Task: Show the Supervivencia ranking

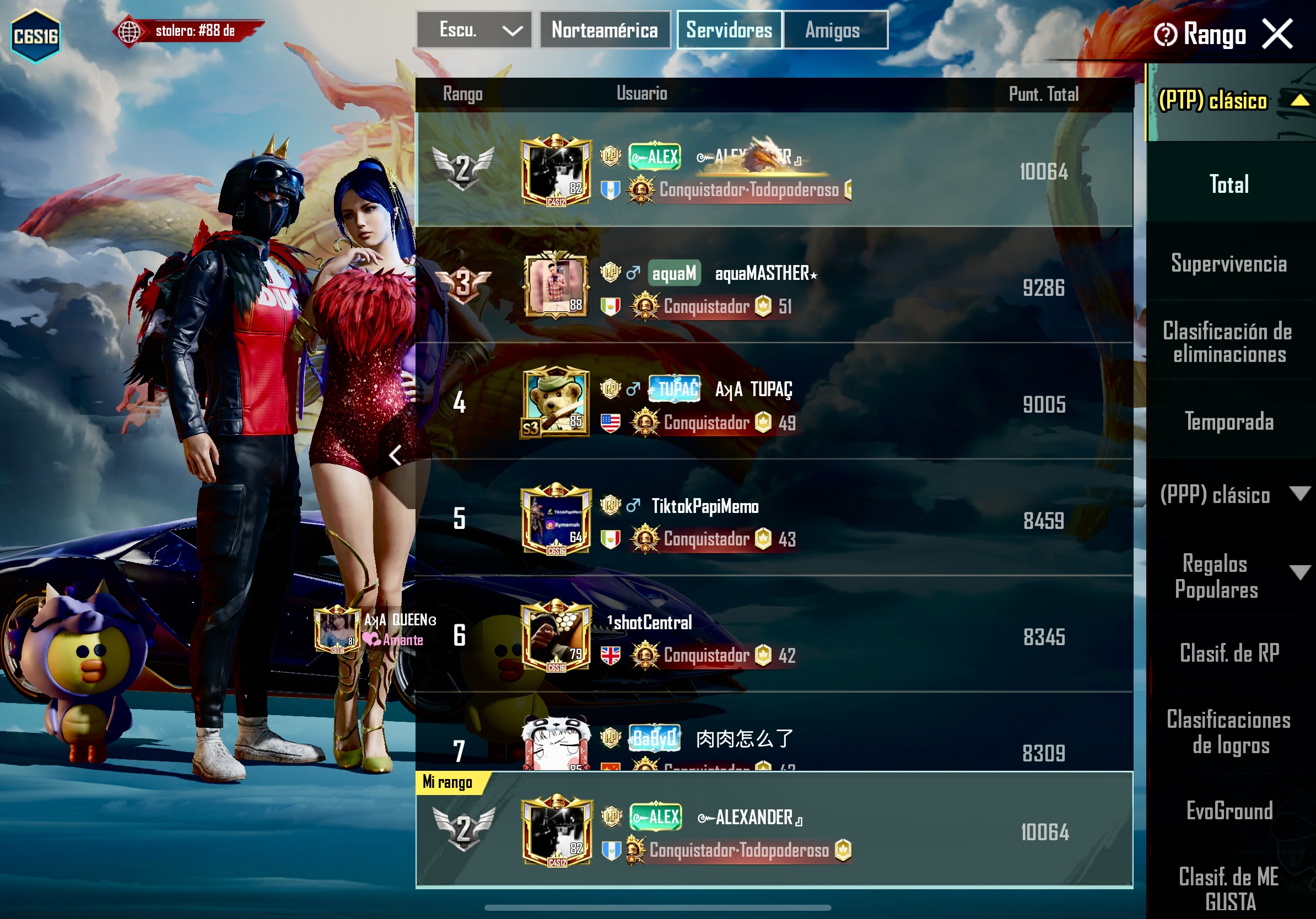Action: (1229, 263)
